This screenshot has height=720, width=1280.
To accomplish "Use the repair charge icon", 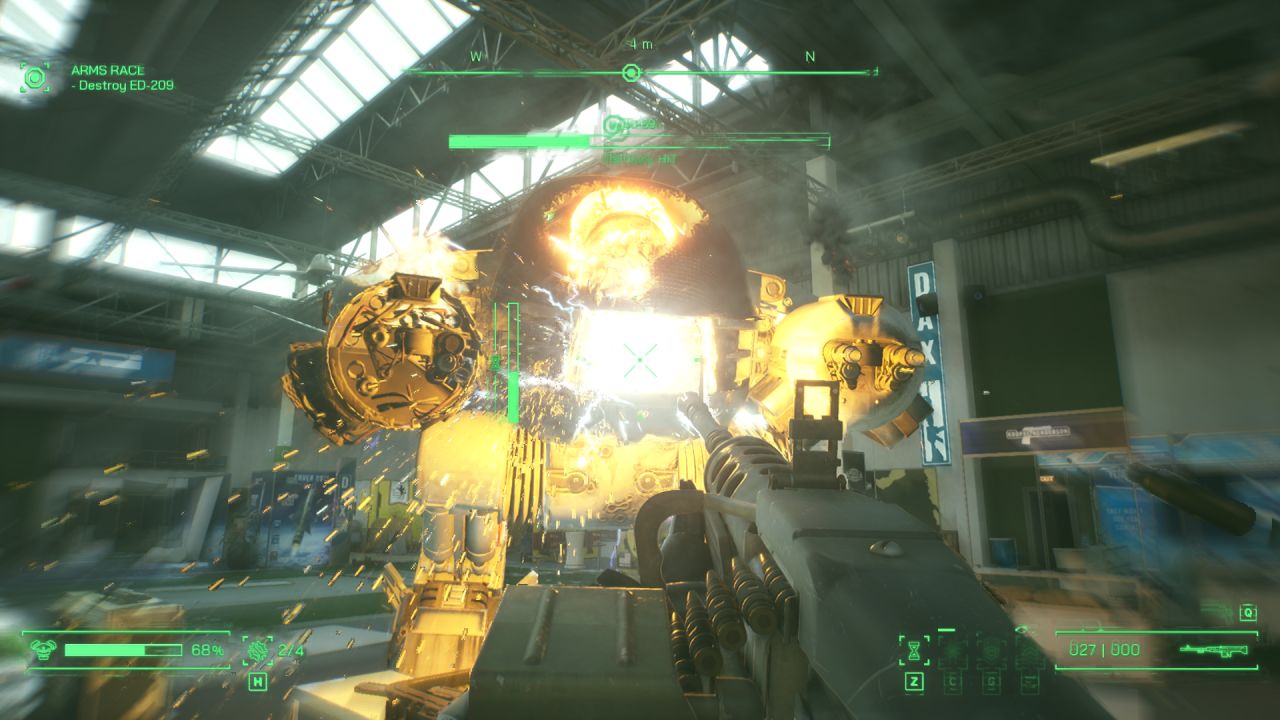I will (x=257, y=651).
